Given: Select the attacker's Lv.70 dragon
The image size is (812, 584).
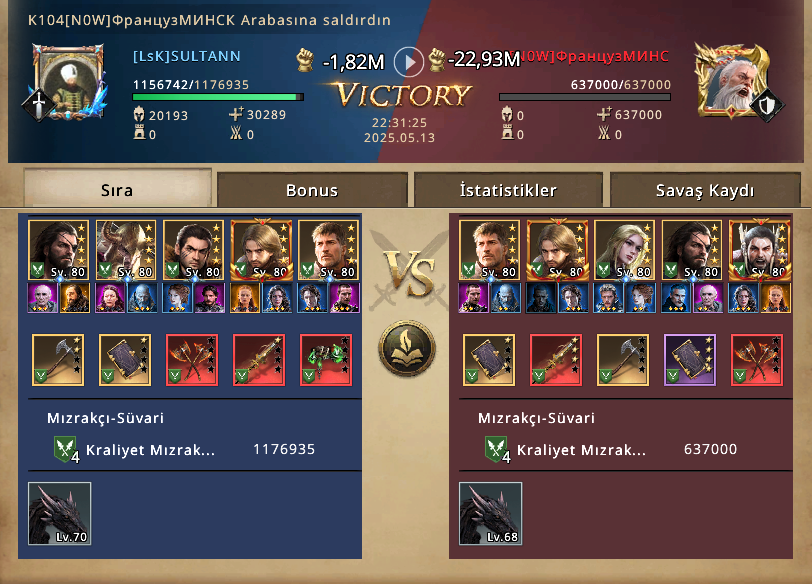Looking at the screenshot, I should click(59, 514).
